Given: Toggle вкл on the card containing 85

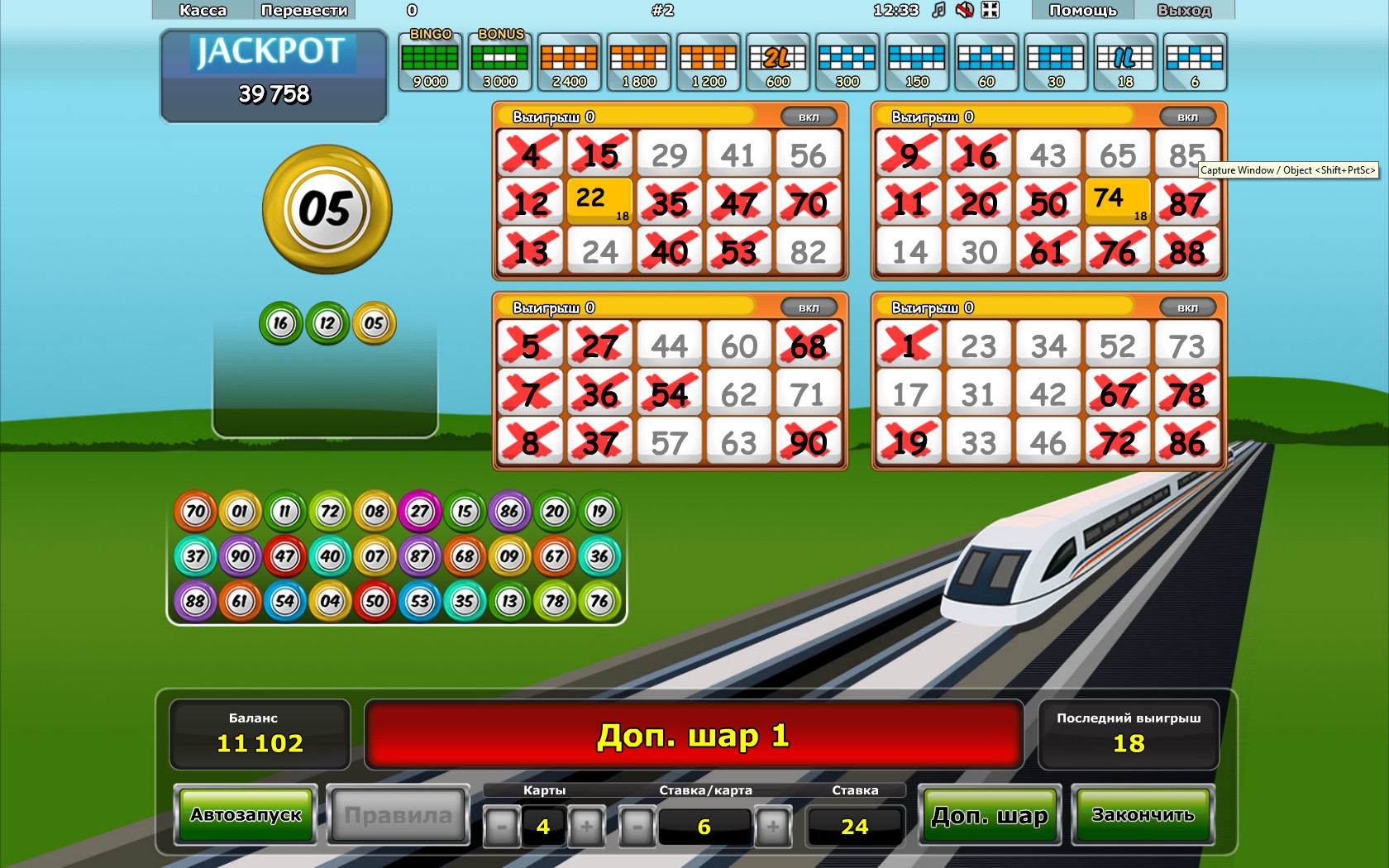Looking at the screenshot, I should coord(1187,117).
